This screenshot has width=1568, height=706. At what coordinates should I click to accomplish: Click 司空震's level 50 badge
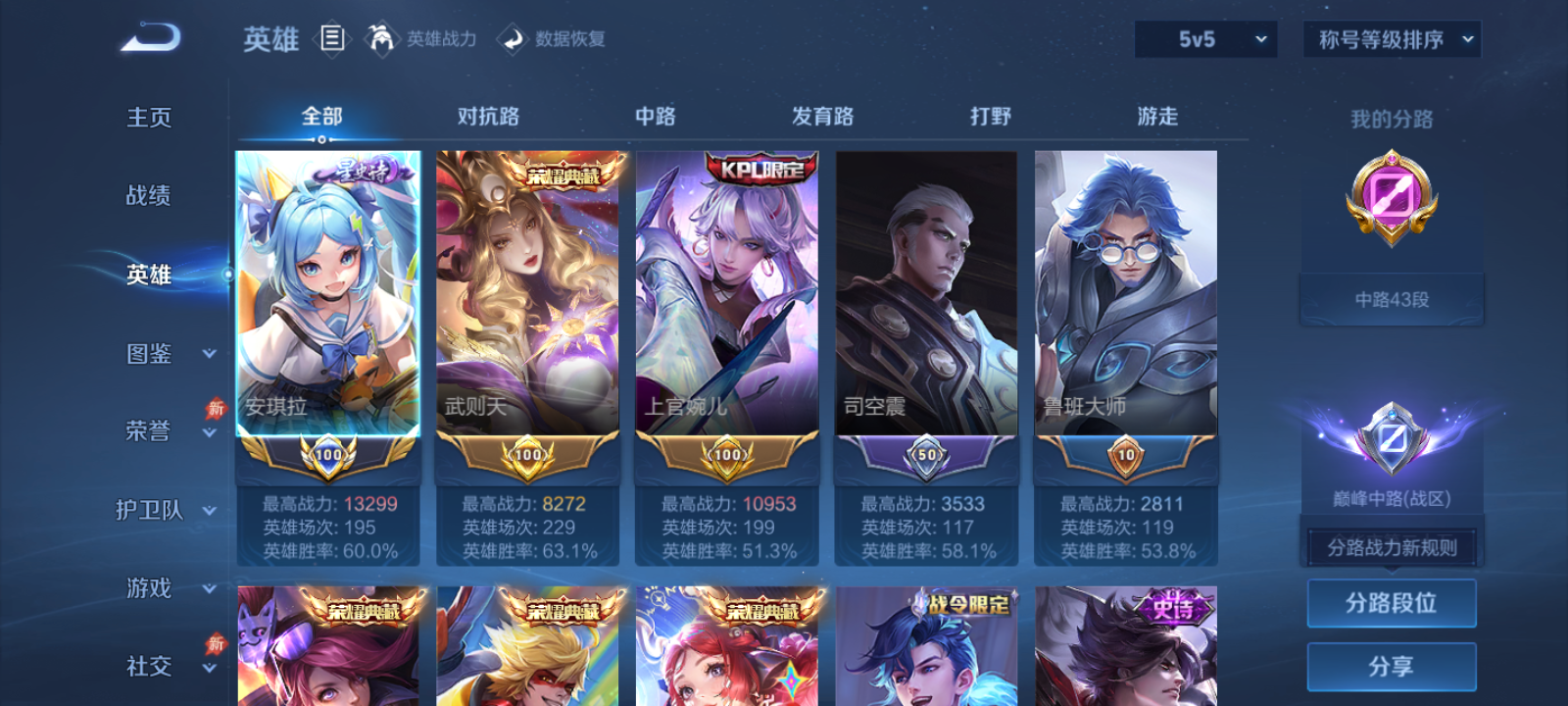926,457
